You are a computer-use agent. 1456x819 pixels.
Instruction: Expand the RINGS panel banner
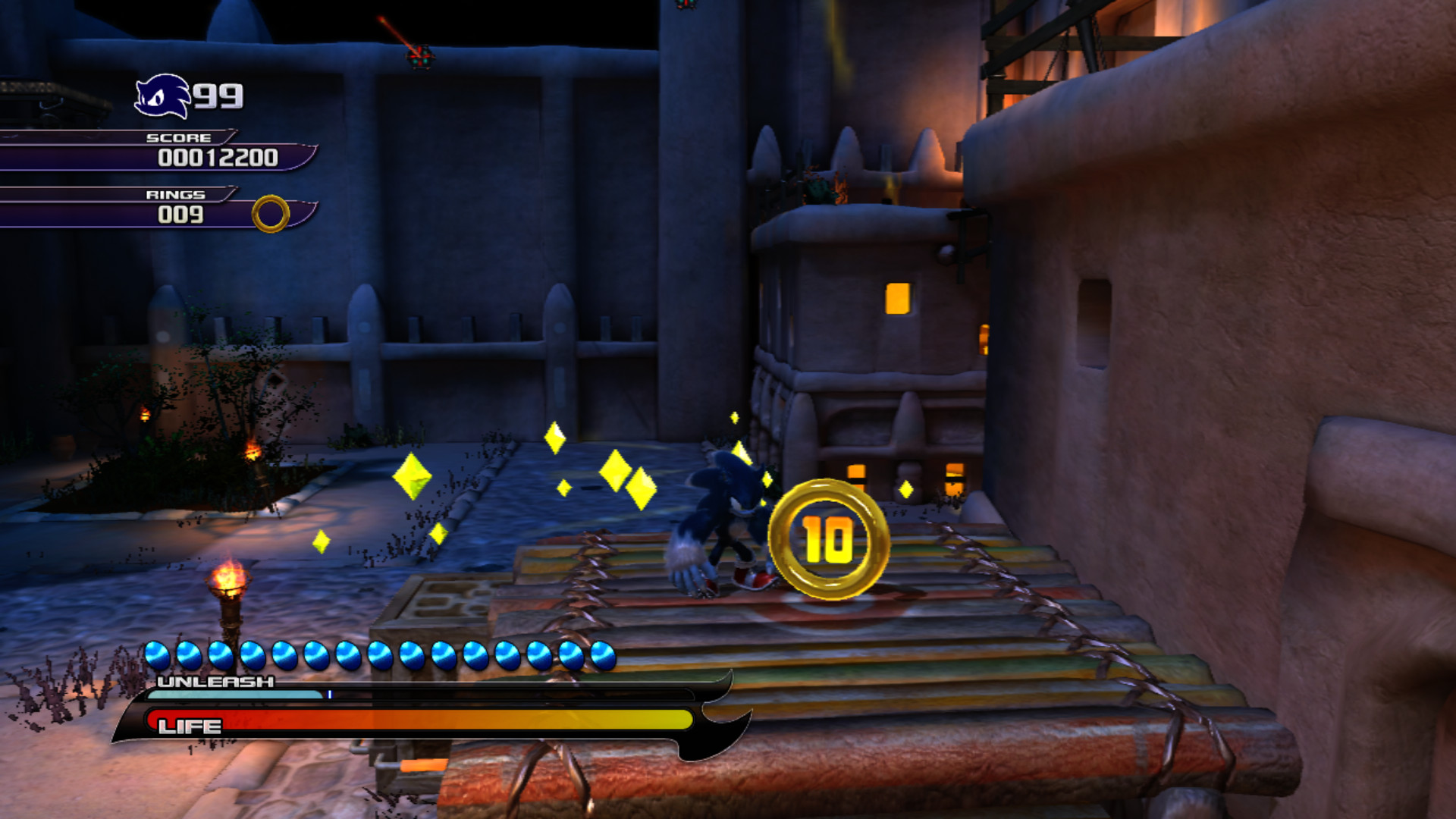point(176,195)
